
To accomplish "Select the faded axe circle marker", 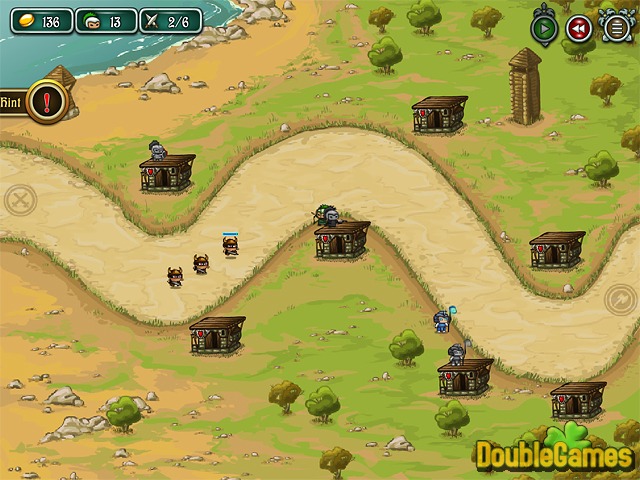I will point(622,298).
